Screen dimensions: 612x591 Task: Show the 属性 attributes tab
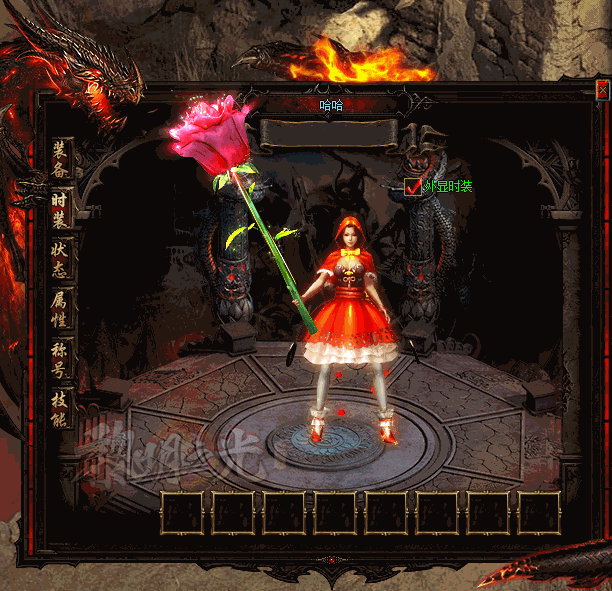click(x=61, y=310)
